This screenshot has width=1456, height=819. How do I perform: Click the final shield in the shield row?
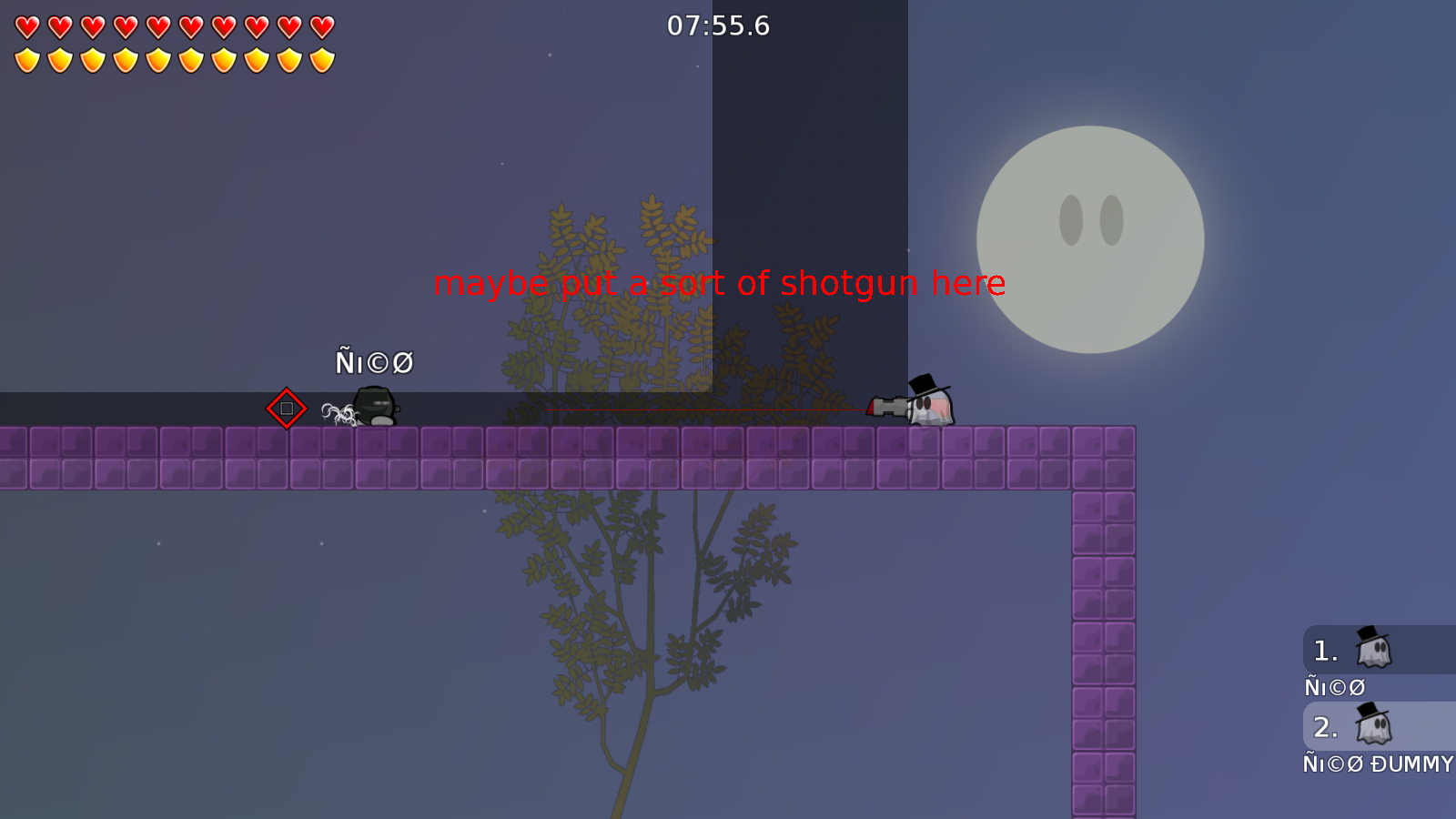(321, 59)
